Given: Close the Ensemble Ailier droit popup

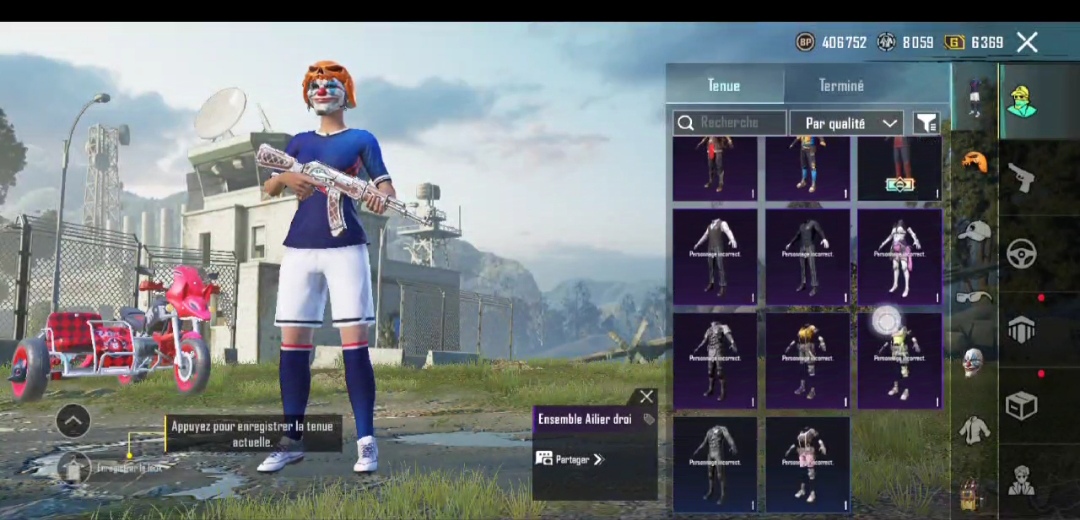Looking at the screenshot, I should 647,397.
